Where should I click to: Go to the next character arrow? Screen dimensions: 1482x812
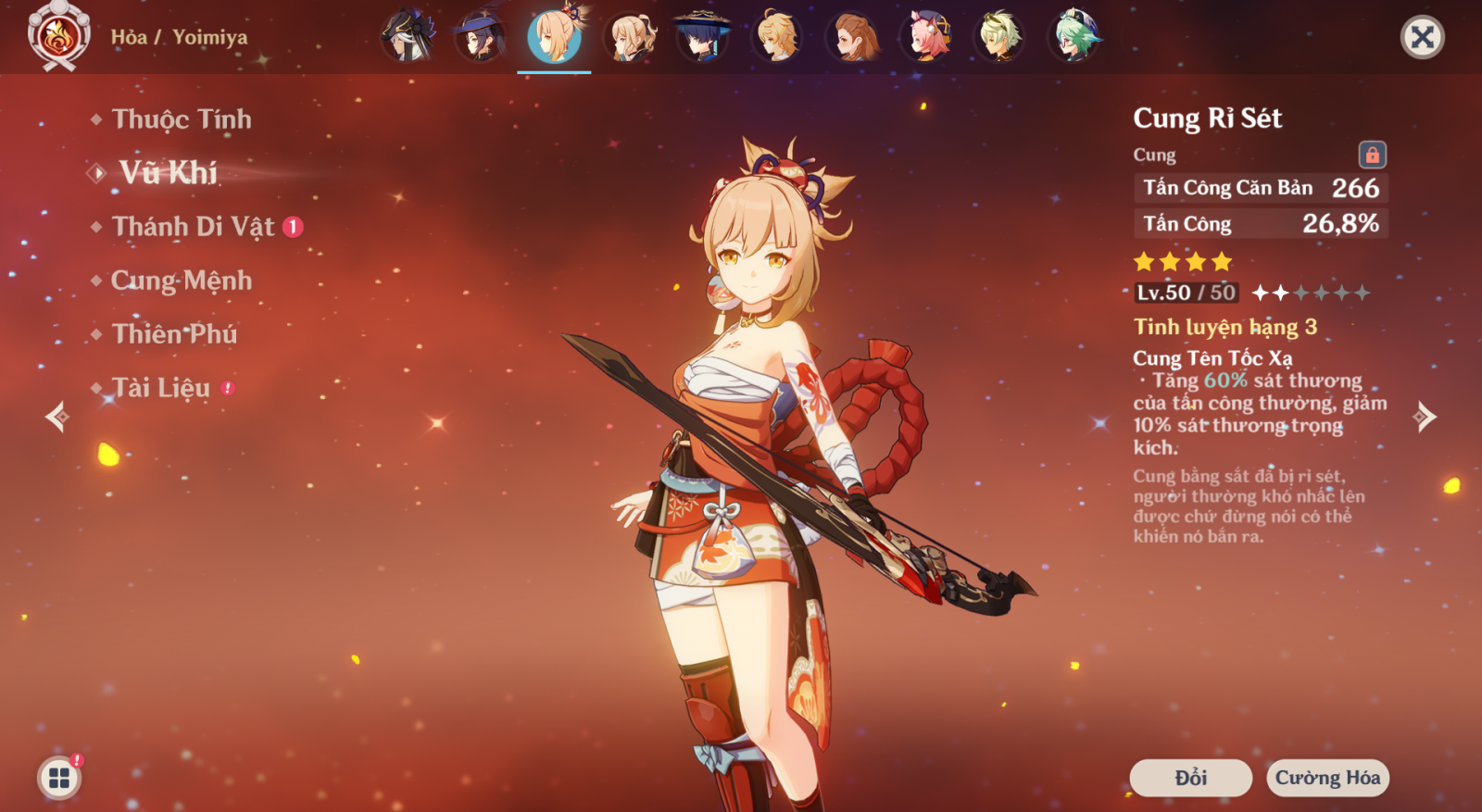click(1425, 417)
